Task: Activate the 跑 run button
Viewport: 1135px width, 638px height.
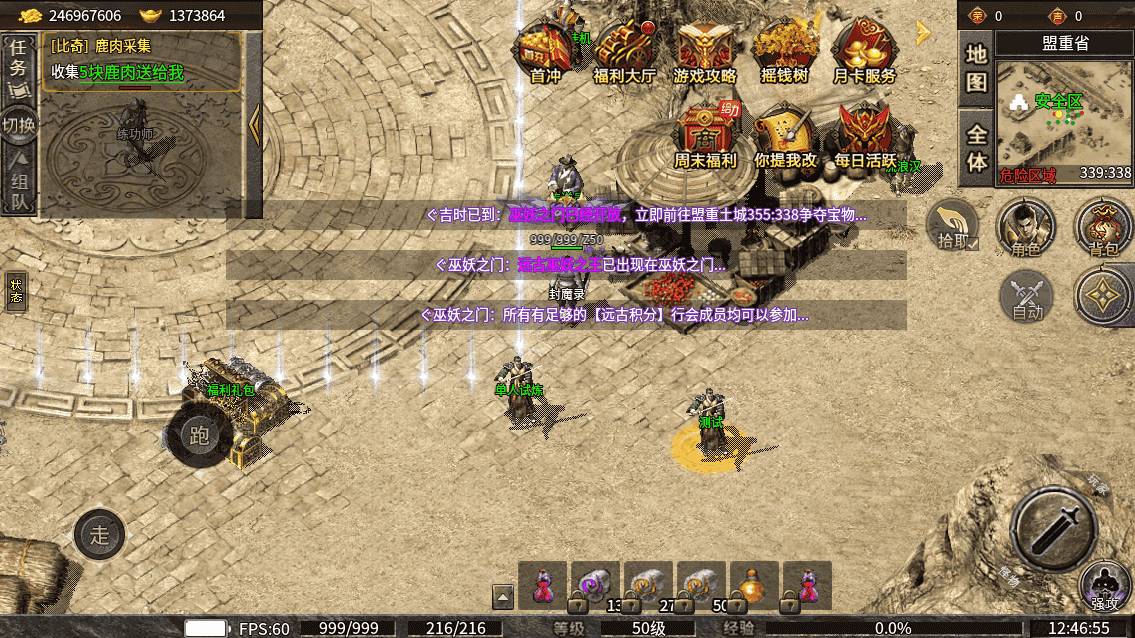Action: 198,436
